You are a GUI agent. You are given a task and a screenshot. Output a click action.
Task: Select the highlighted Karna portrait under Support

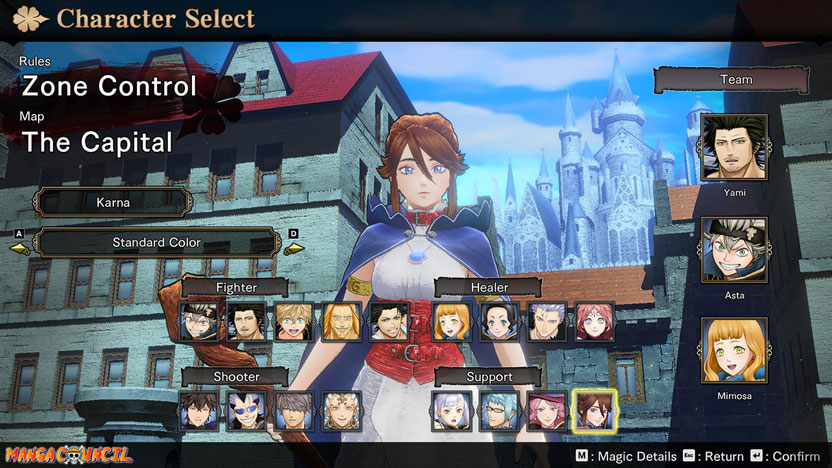(x=594, y=410)
